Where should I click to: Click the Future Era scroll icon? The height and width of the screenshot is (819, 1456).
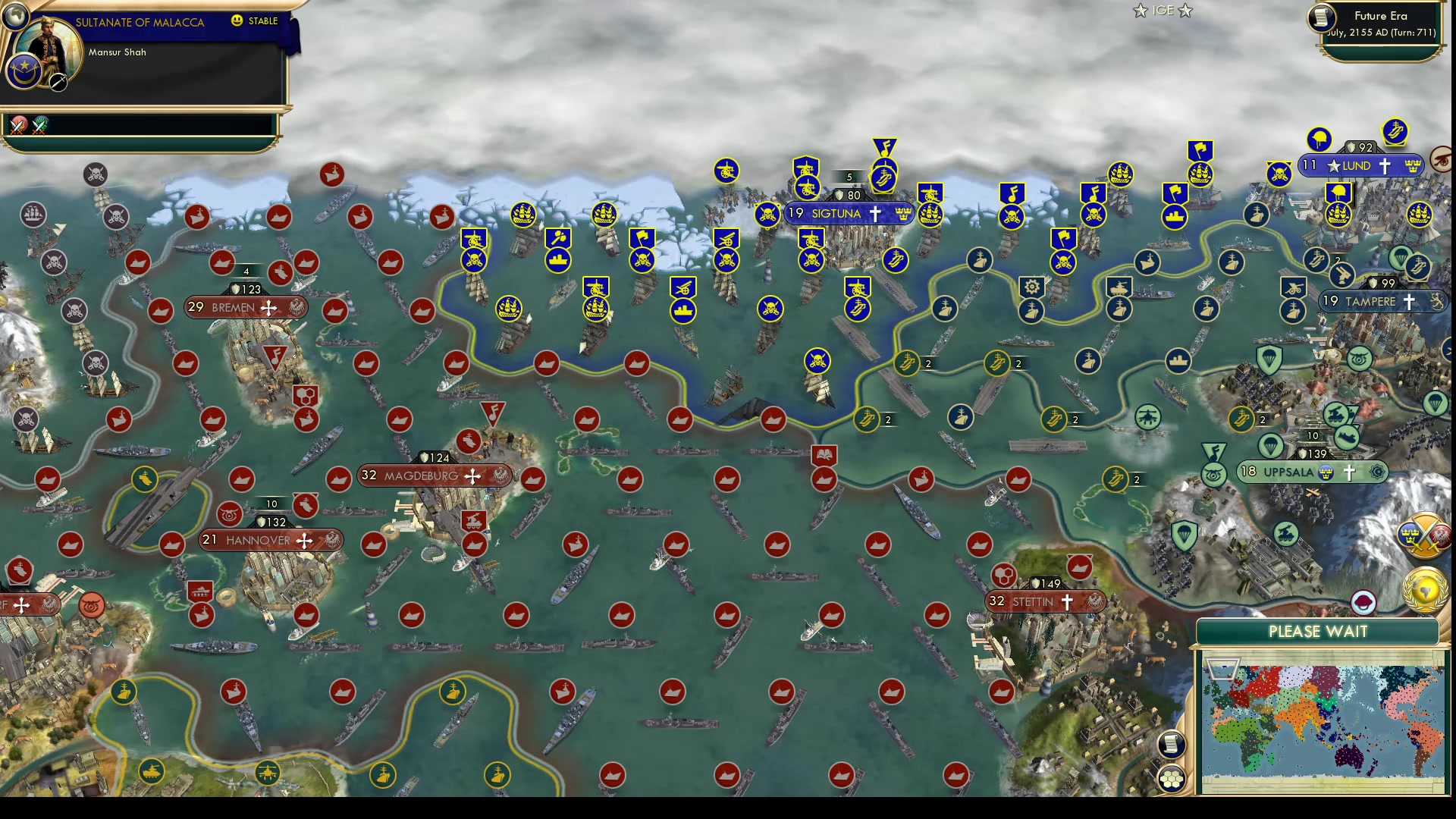pyautogui.click(x=1320, y=19)
